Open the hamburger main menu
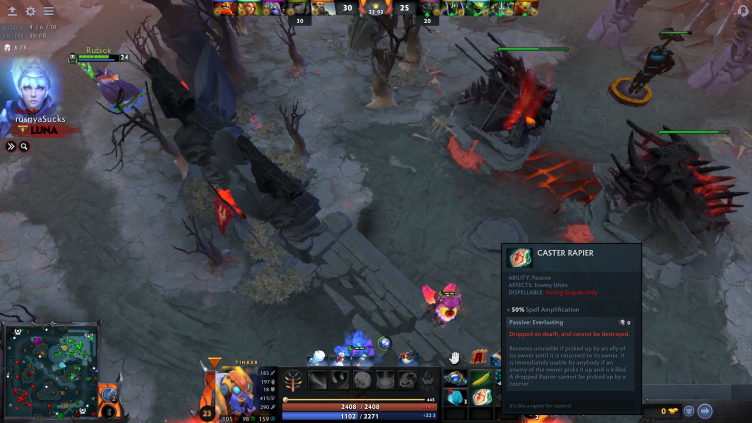Screen dimensions: 752x423 pyautogui.click(x=48, y=11)
